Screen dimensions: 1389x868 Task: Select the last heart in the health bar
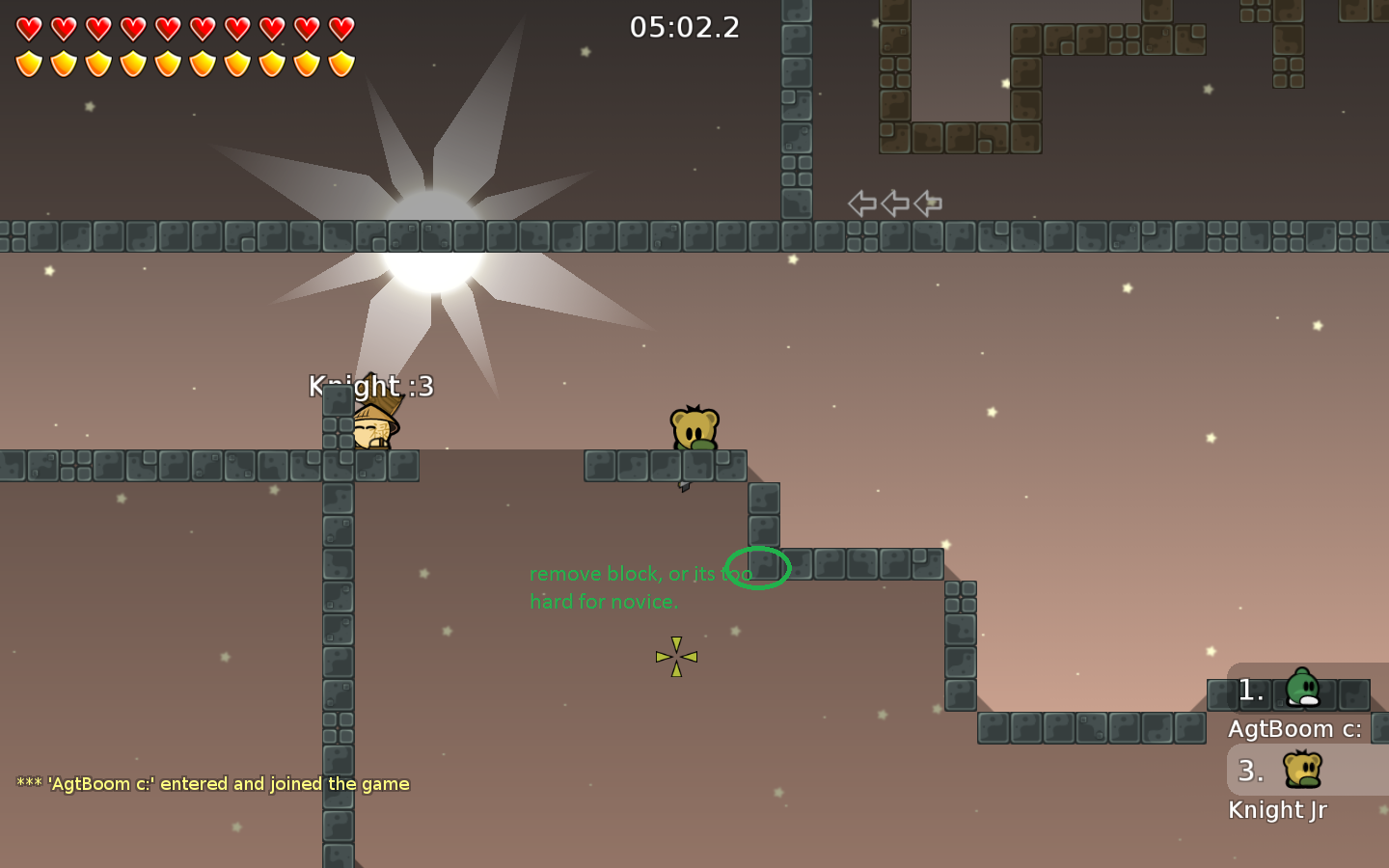coord(340,29)
